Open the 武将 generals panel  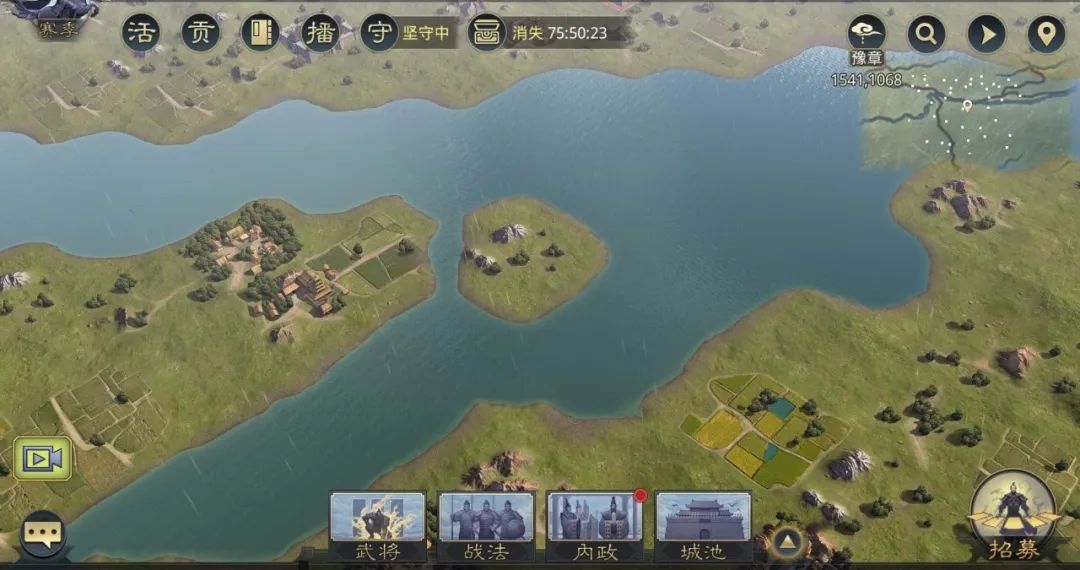click(377, 525)
